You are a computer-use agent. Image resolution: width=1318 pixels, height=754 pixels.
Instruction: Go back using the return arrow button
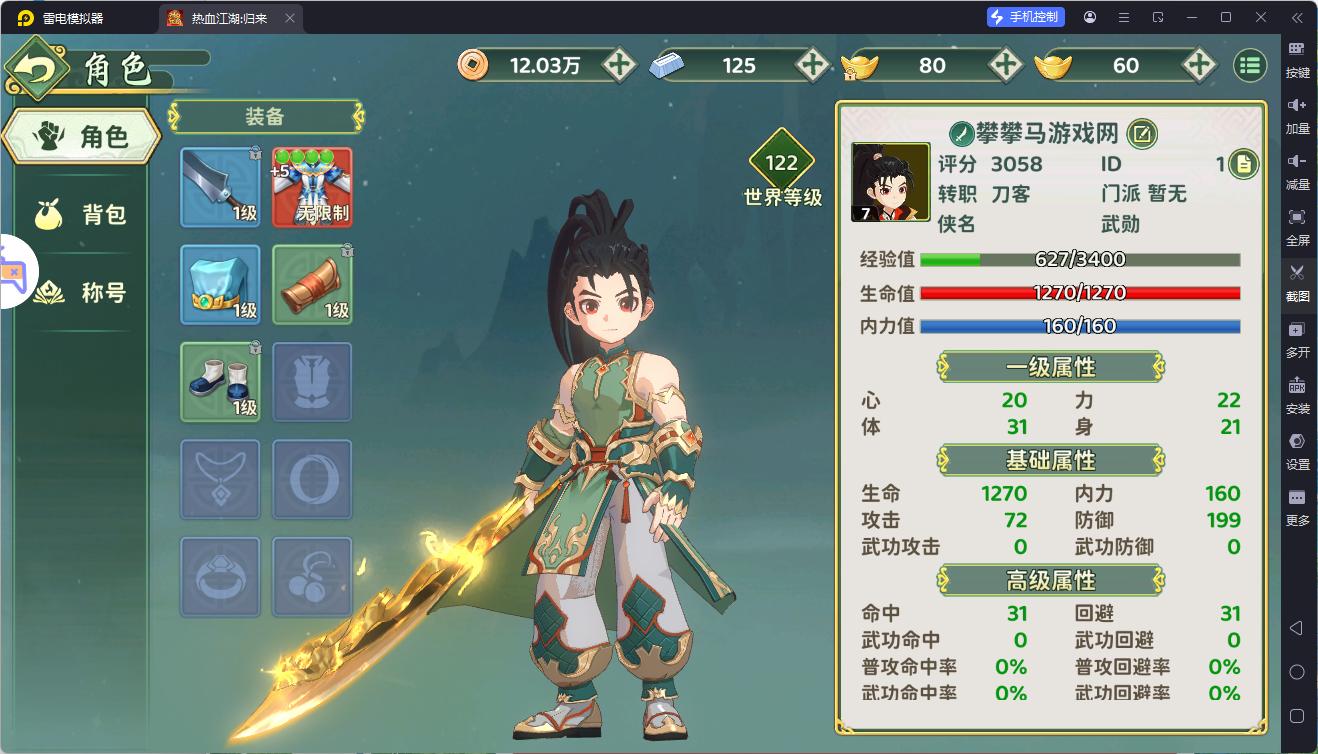tap(37, 68)
